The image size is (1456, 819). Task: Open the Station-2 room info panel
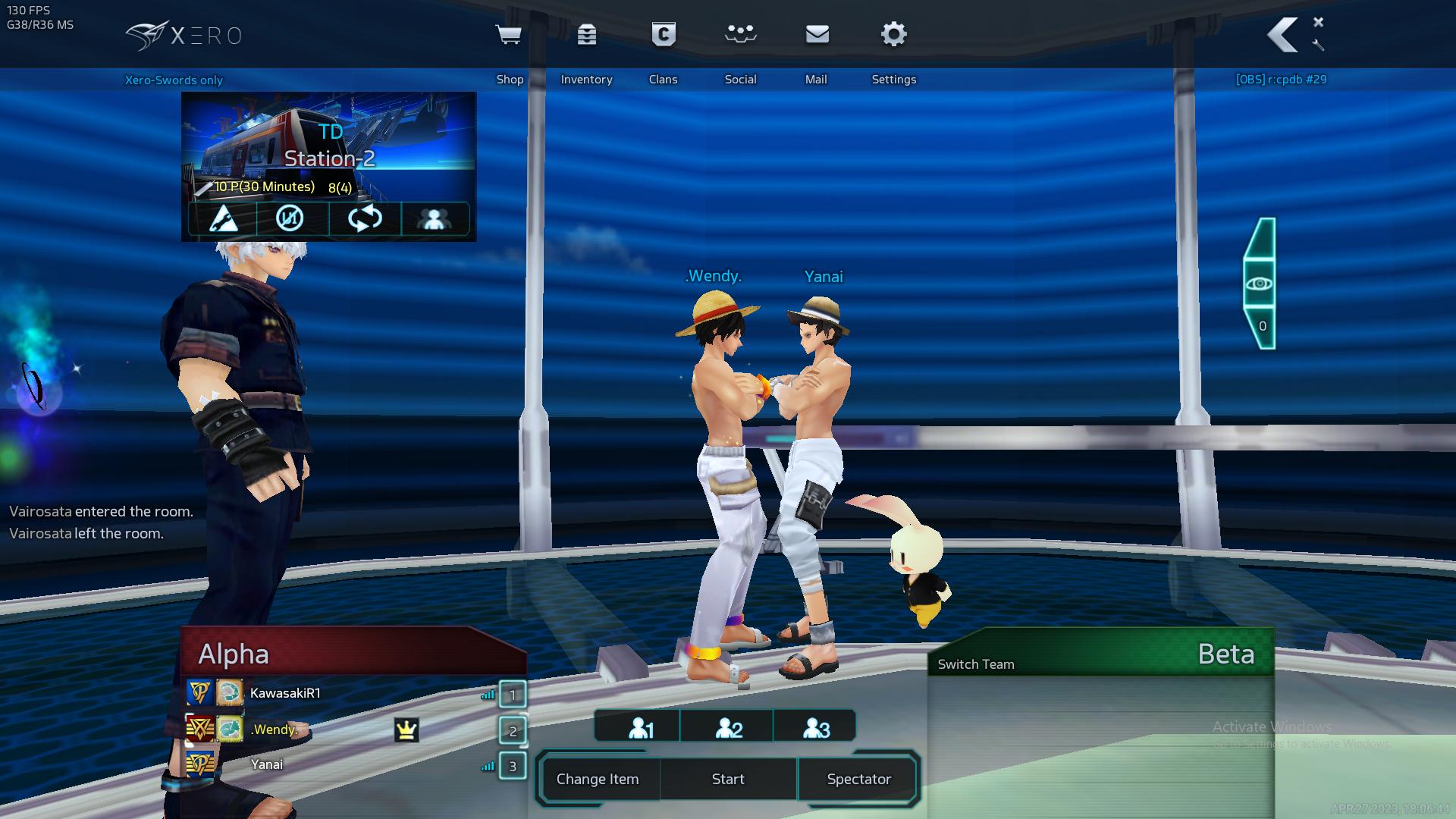click(x=329, y=149)
